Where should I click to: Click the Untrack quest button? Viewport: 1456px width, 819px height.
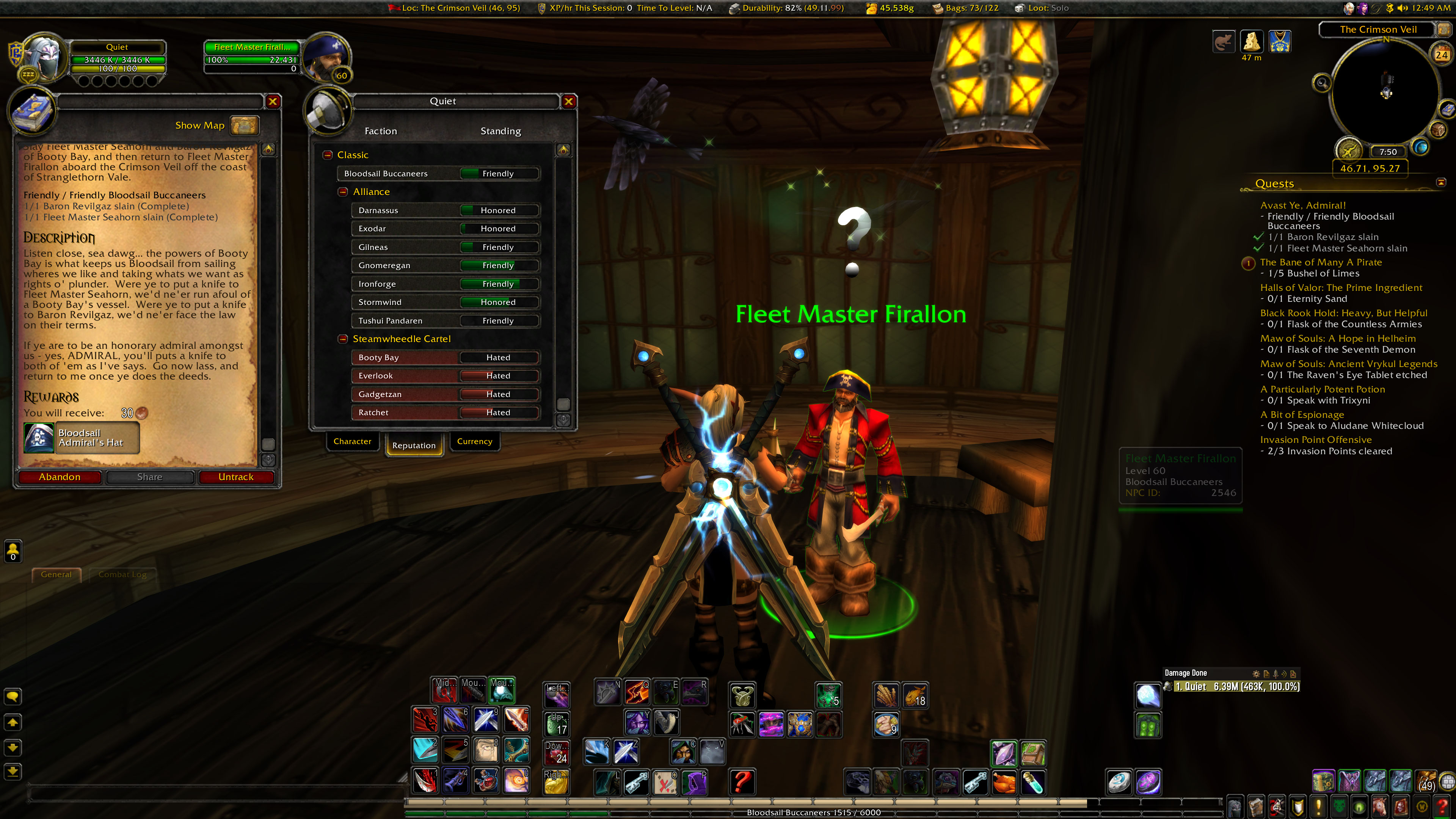[236, 477]
